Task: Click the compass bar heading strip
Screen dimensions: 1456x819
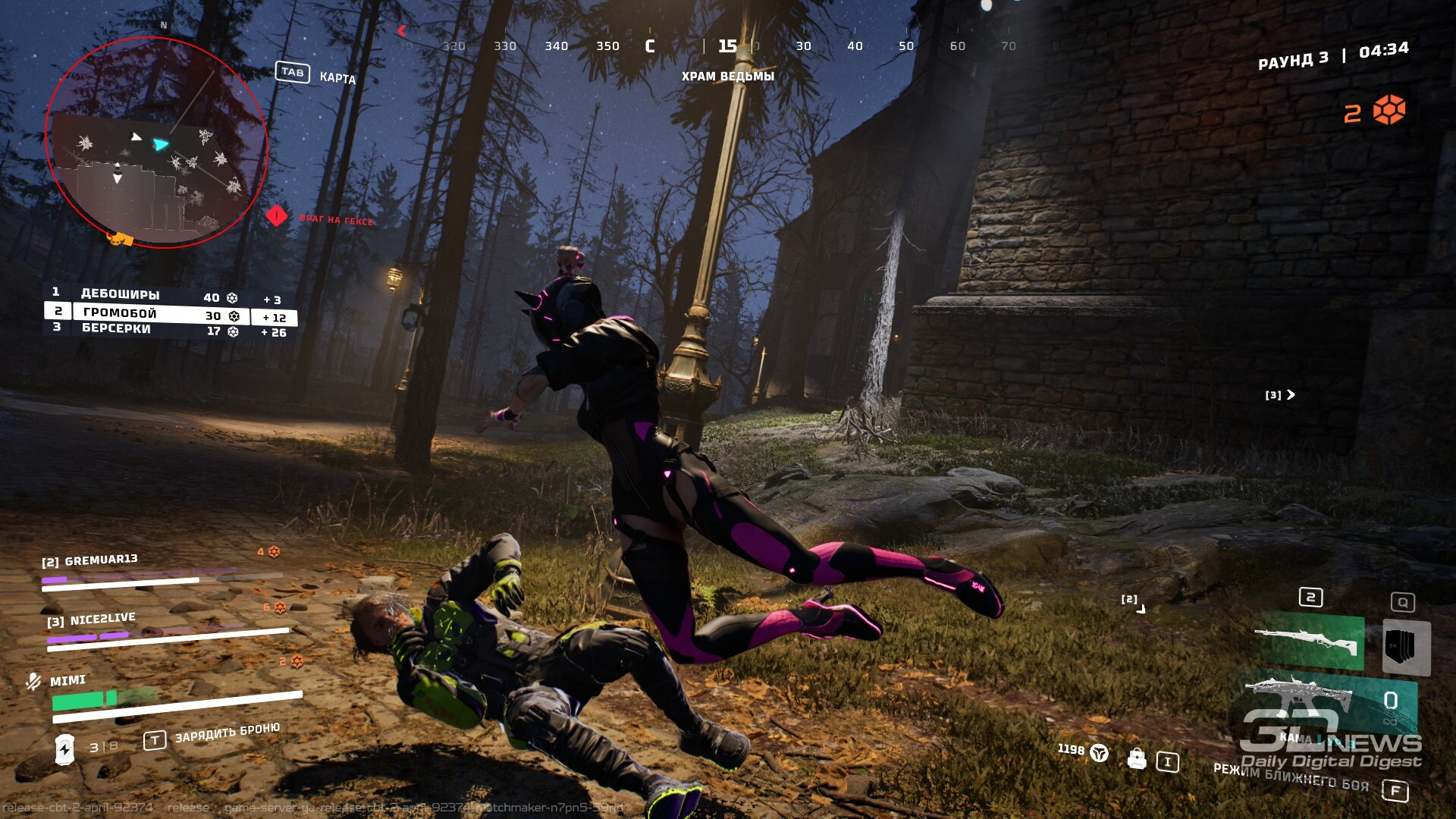Action: click(726, 46)
